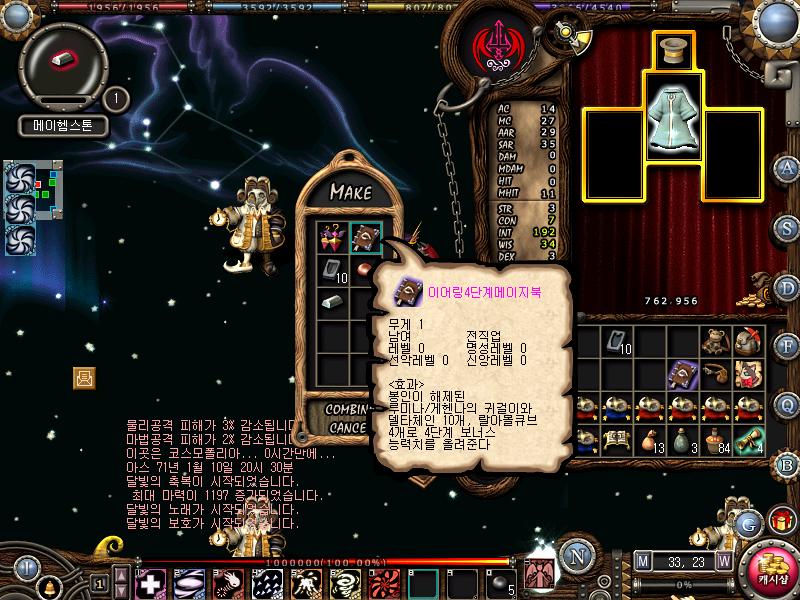
Task: Click the round F side button
Action: click(788, 346)
